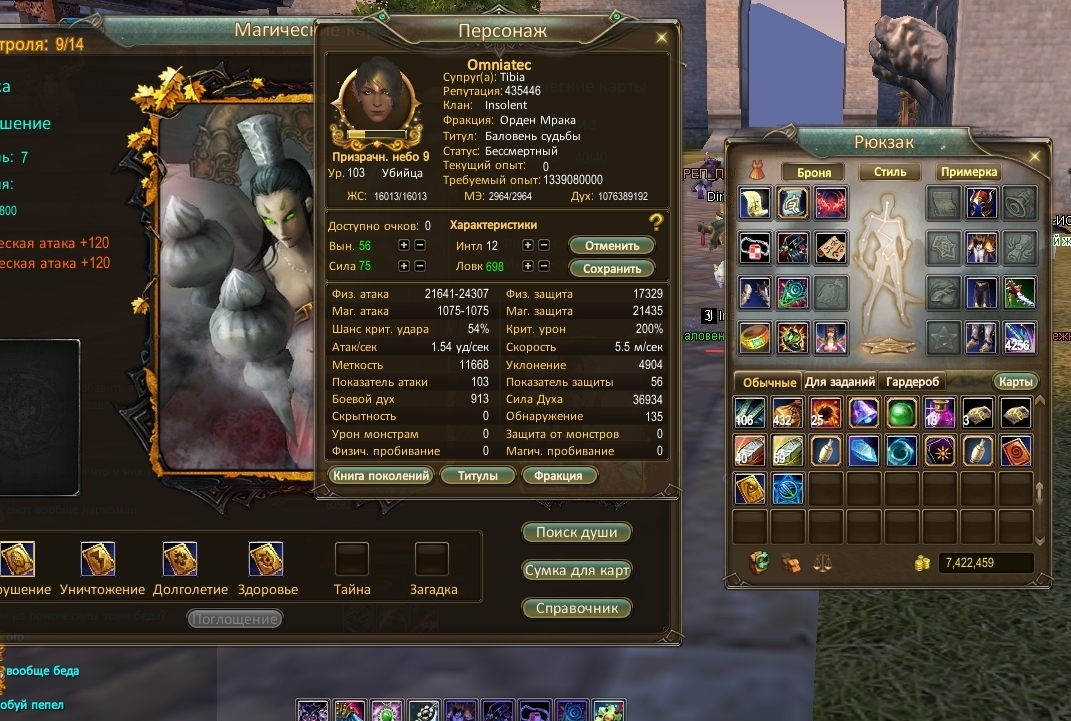Click Поиск души button

click(577, 532)
